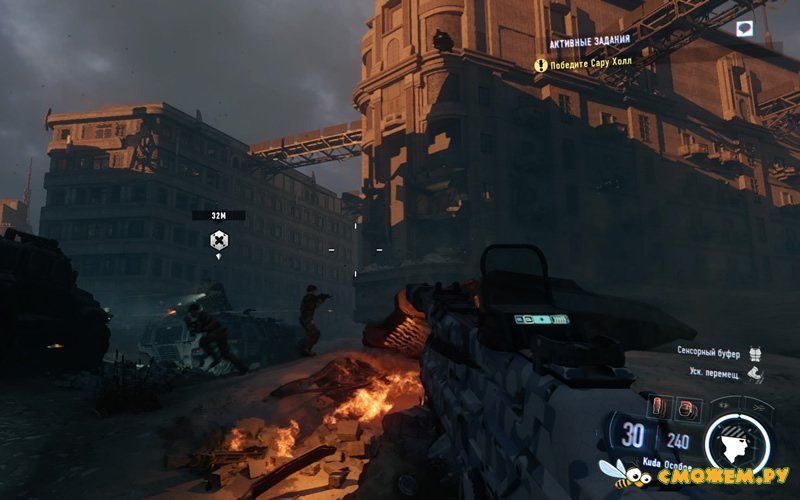Screen dimensions: 800x500
Task: Activate the Уск. перемещ. boot icon
Action: (755, 374)
